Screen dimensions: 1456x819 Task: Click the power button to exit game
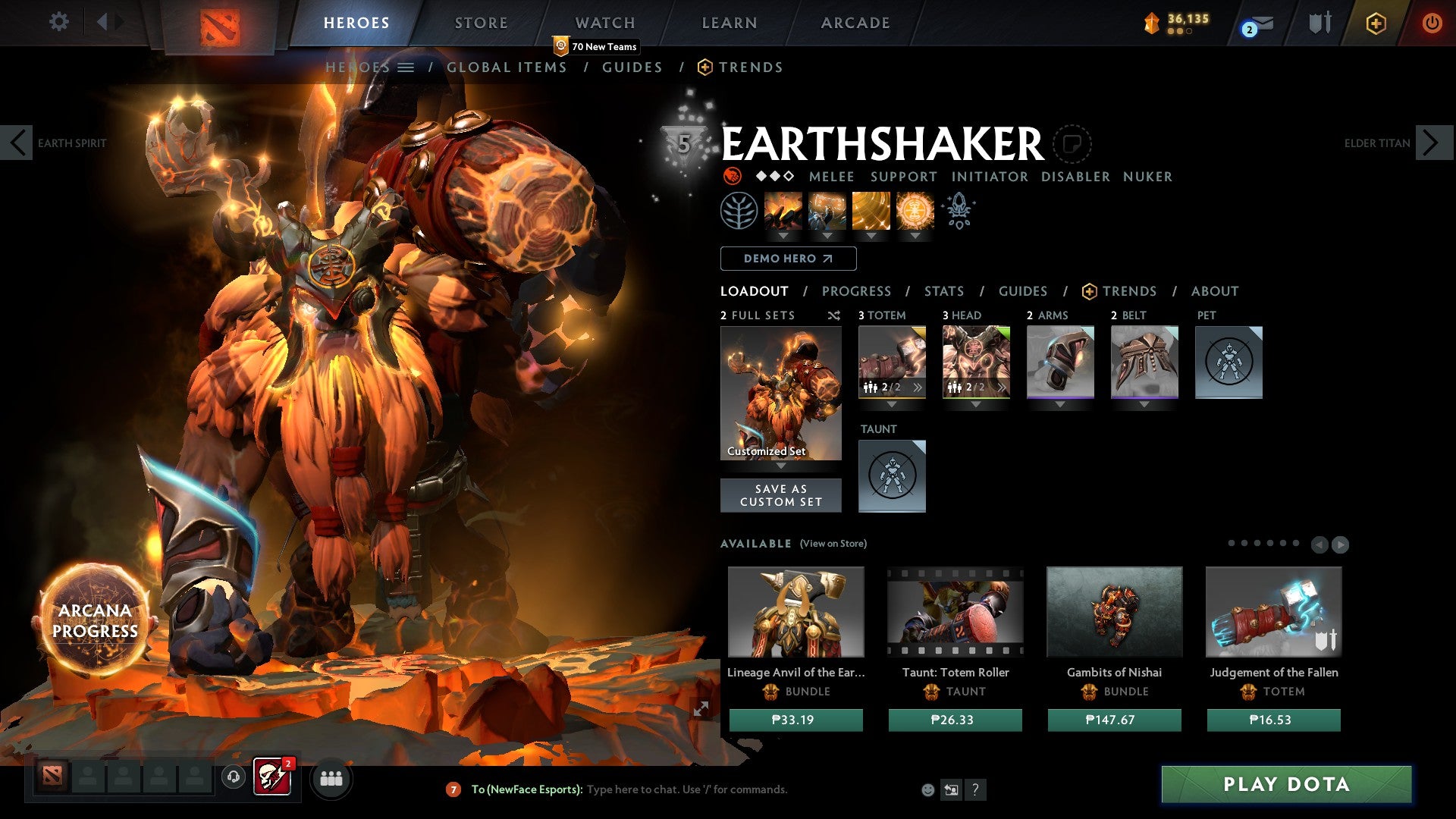tap(1432, 23)
